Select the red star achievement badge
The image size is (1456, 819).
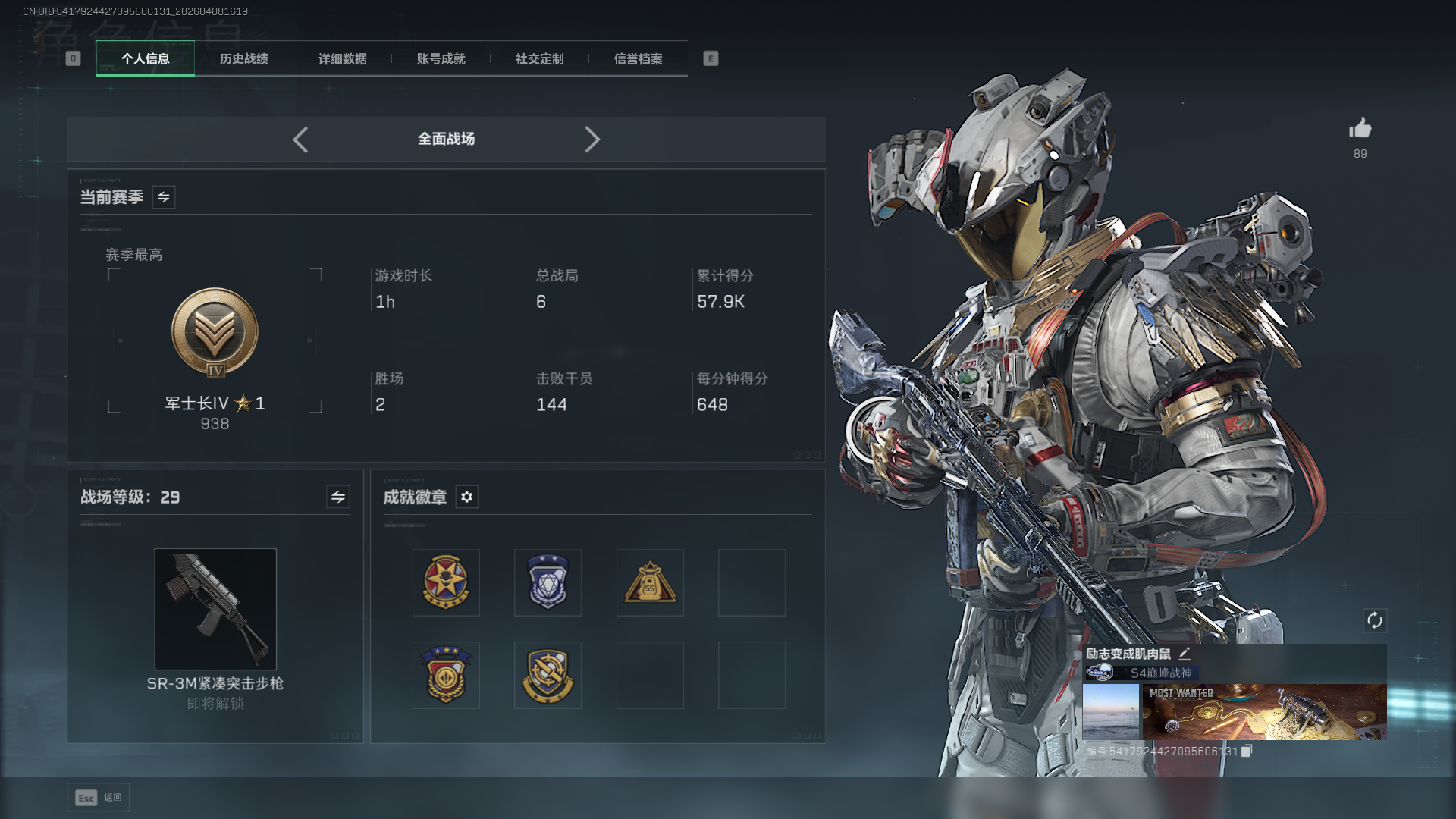[446, 582]
